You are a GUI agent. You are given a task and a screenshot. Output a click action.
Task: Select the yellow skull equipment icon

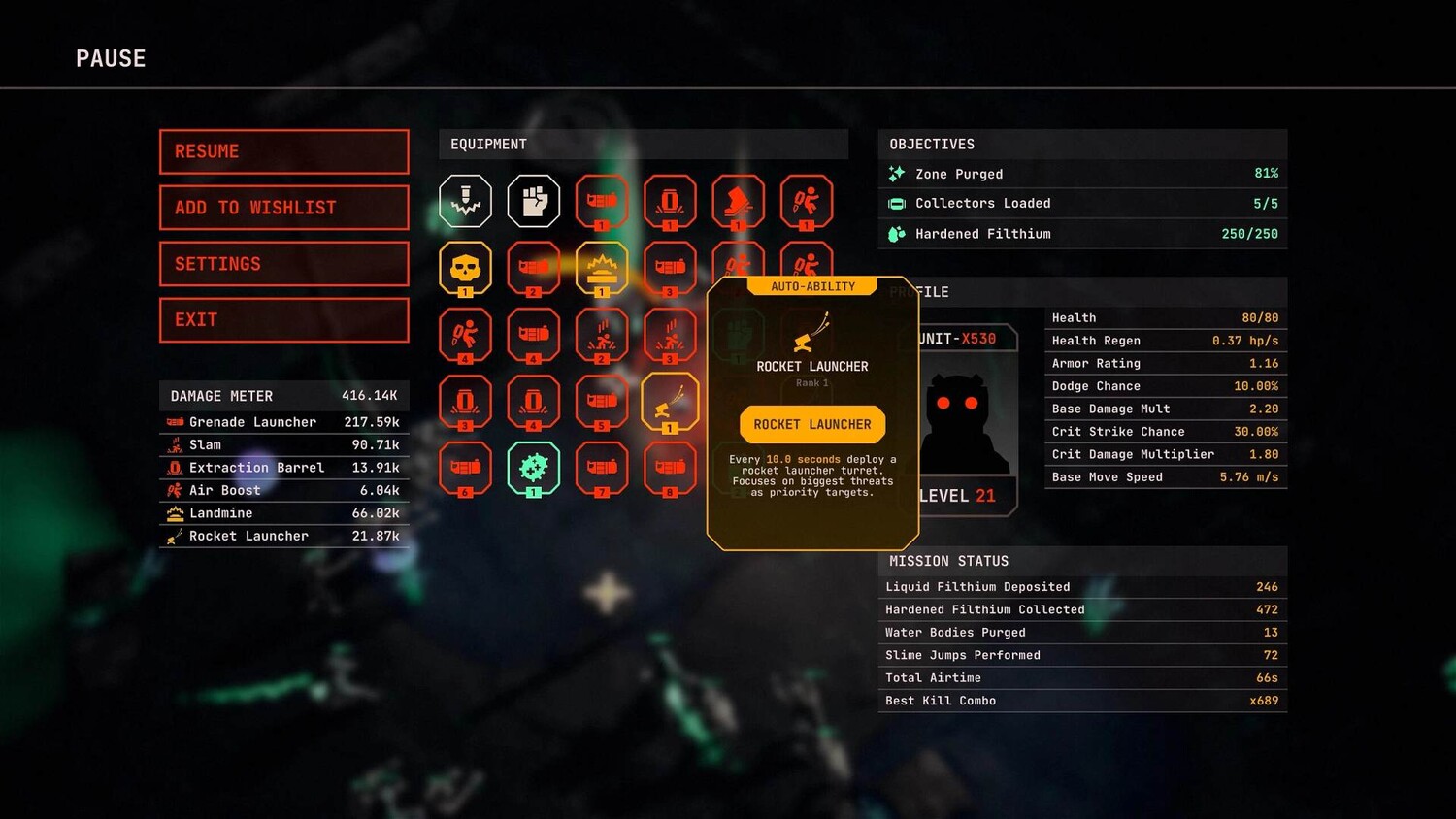pyautogui.click(x=465, y=267)
